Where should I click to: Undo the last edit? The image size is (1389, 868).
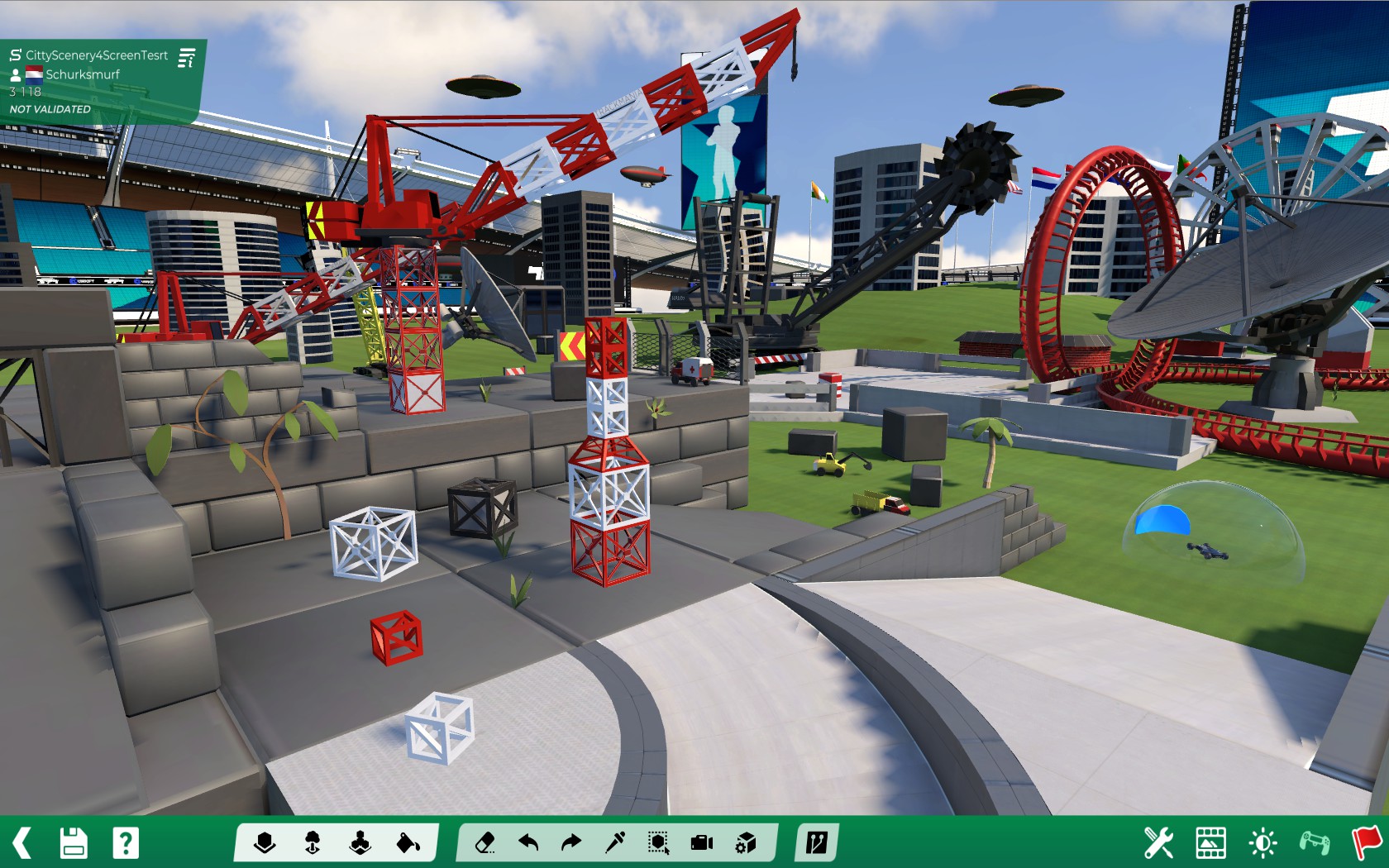click(x=528, y=843)
